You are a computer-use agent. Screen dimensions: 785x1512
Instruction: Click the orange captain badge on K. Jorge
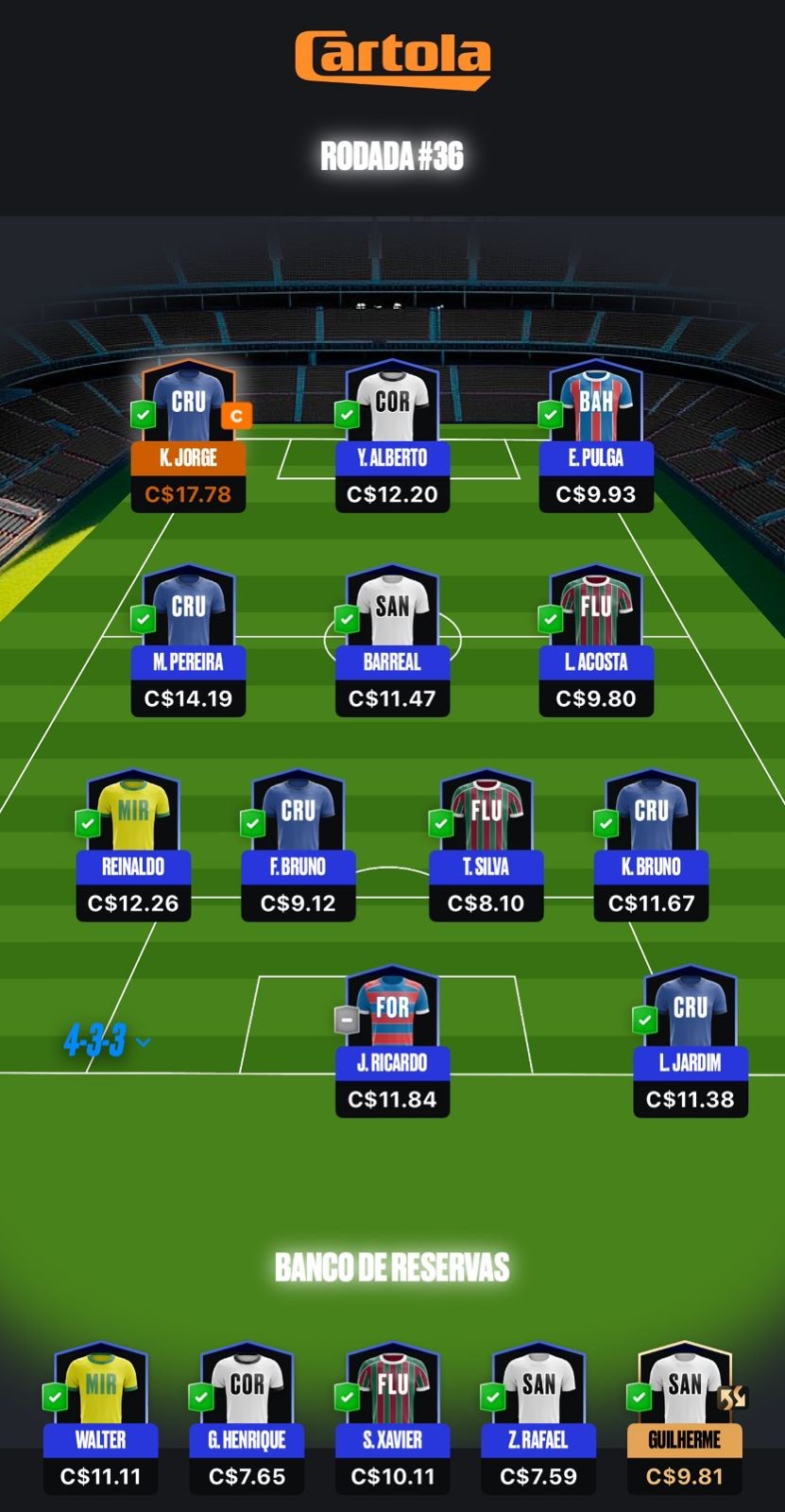tap(236, 416)
